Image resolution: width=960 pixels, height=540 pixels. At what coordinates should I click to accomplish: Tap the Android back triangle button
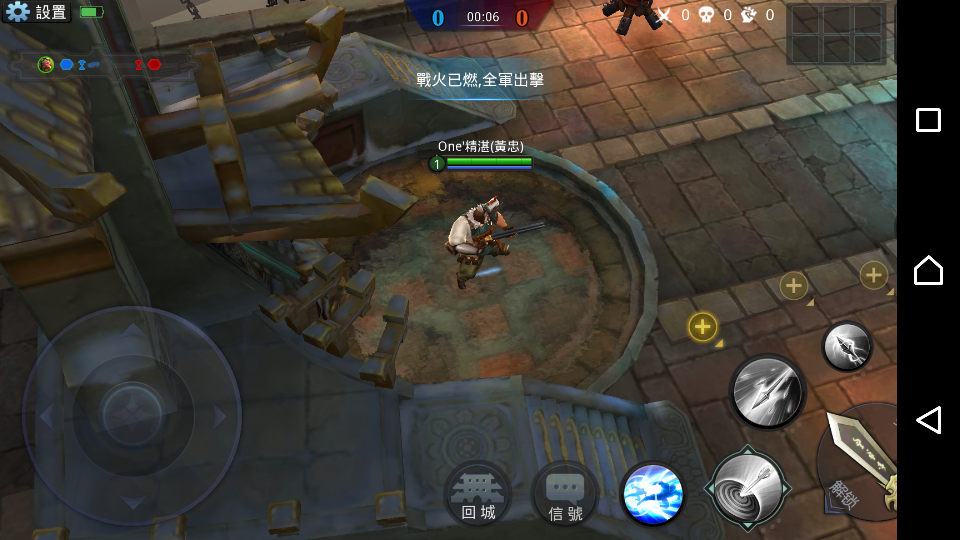click(x=928, y=420)
